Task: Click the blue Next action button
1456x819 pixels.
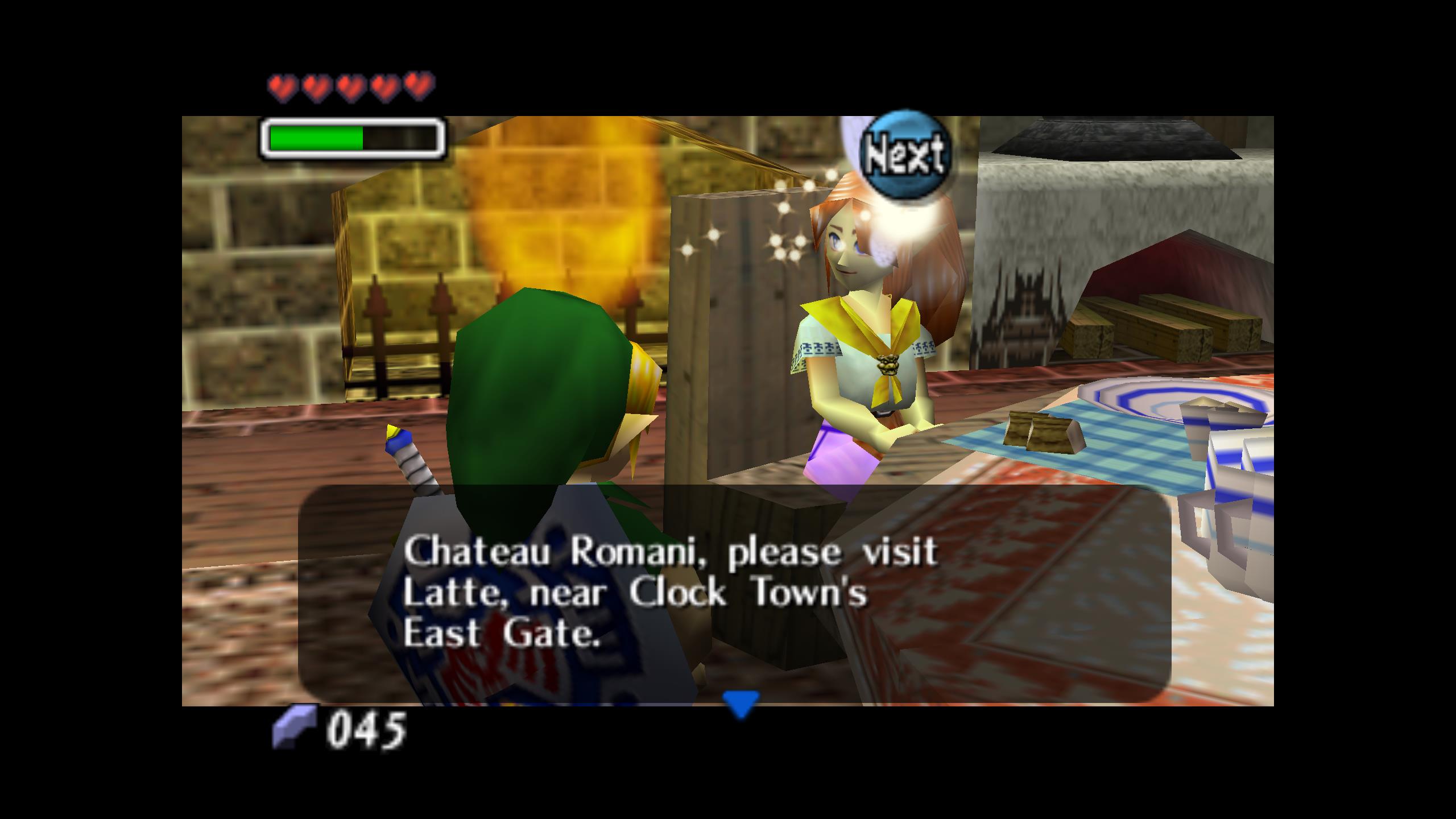Action: pos(906,152)
